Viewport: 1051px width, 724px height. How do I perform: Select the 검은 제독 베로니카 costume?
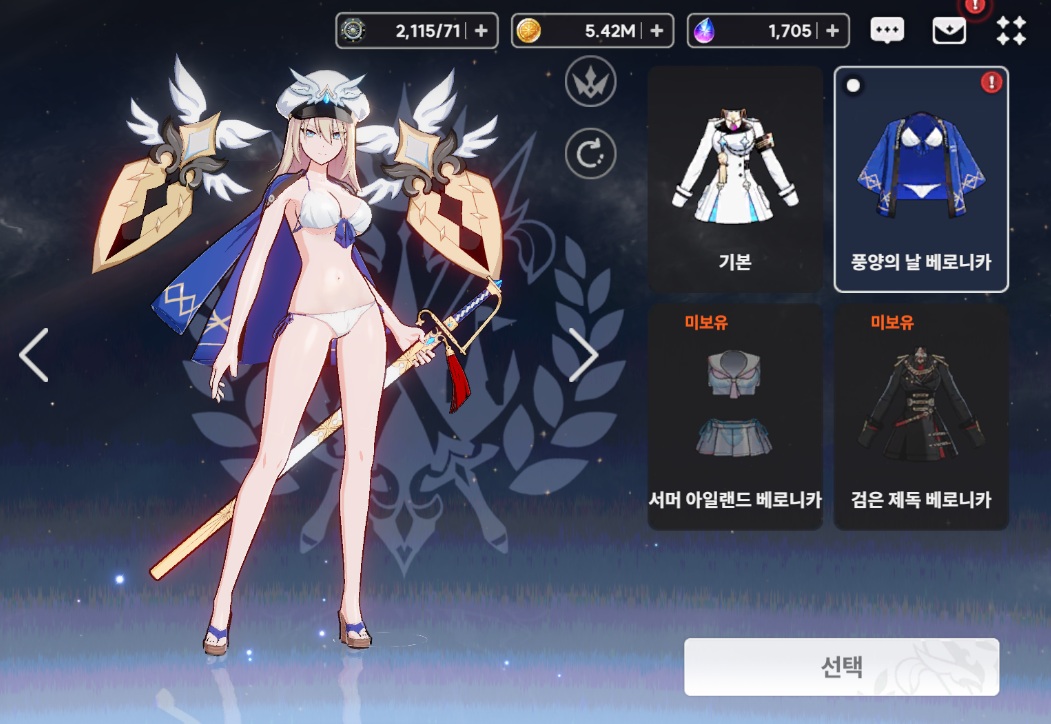921,417
